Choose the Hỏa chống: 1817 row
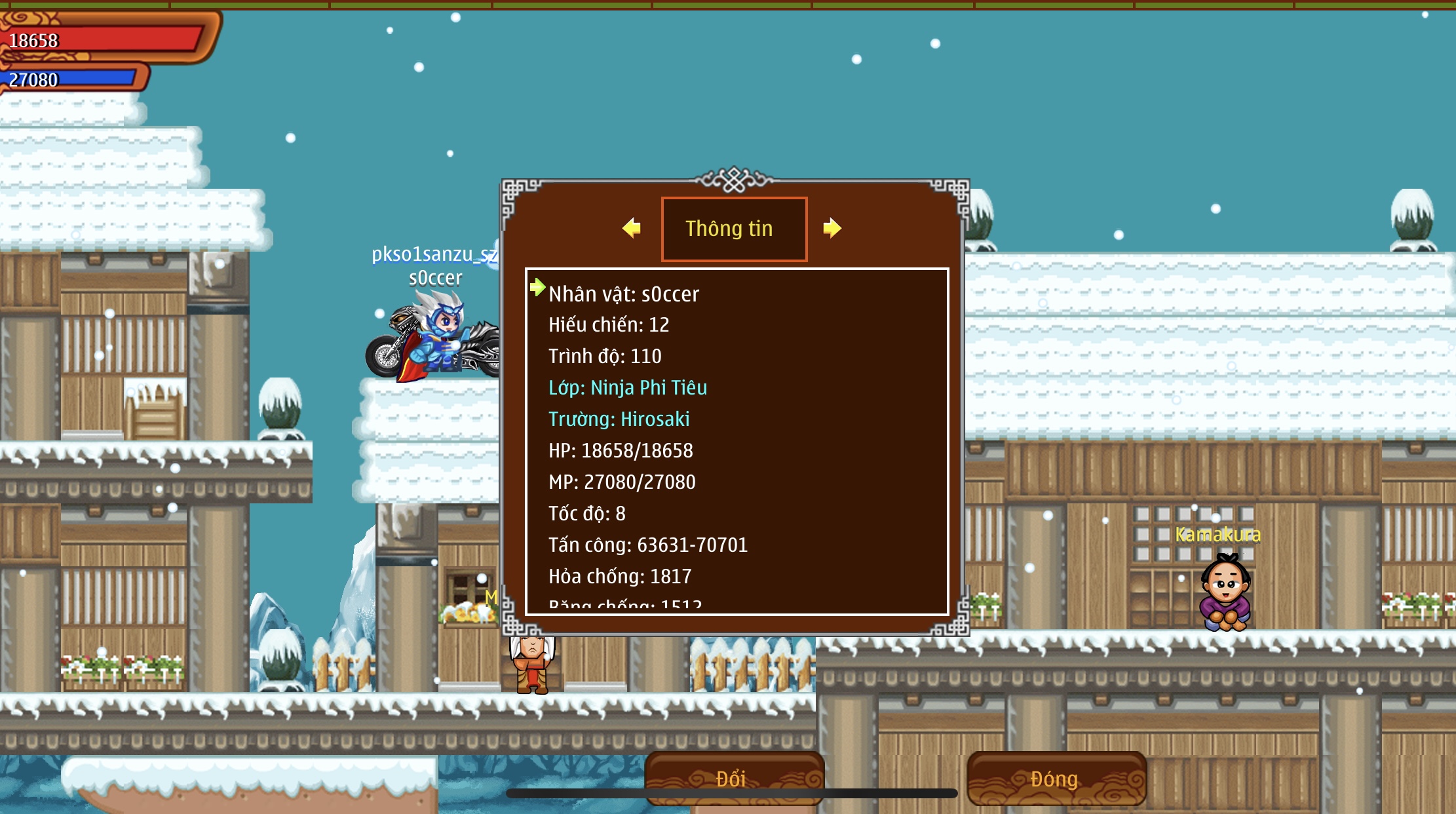Image resolution: width=1456 pixels, height=814 pixels. click(620, 576)
